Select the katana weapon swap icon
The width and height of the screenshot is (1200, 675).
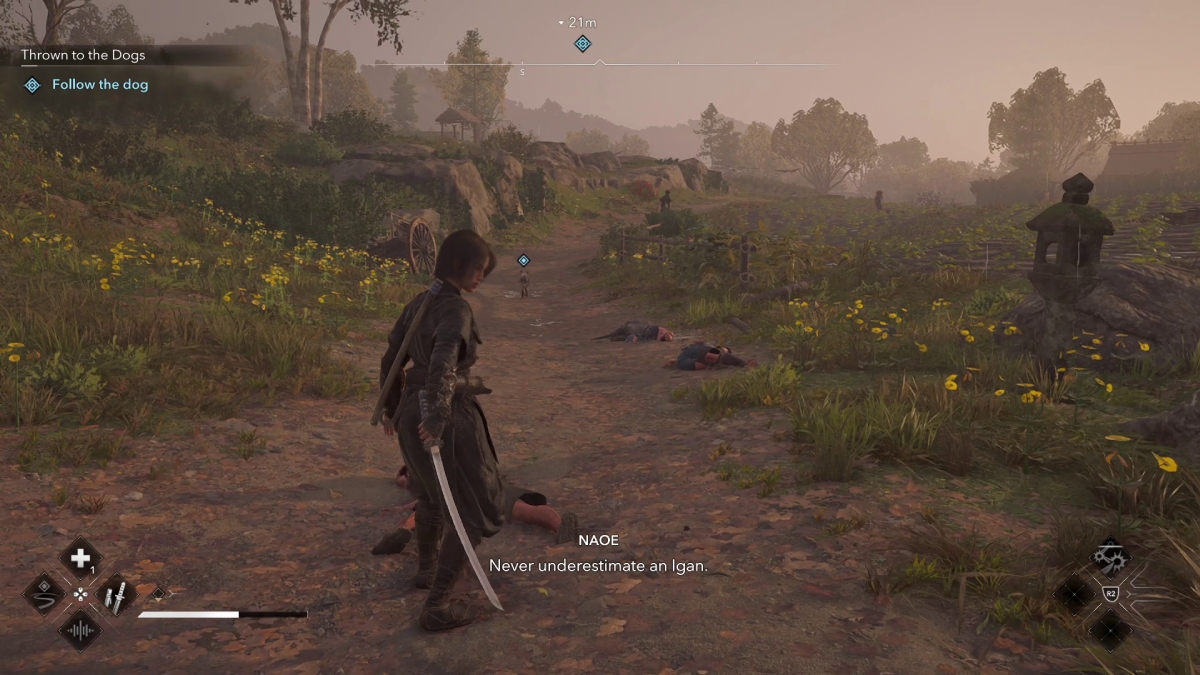pyautogui.click(x=117, y=595)
